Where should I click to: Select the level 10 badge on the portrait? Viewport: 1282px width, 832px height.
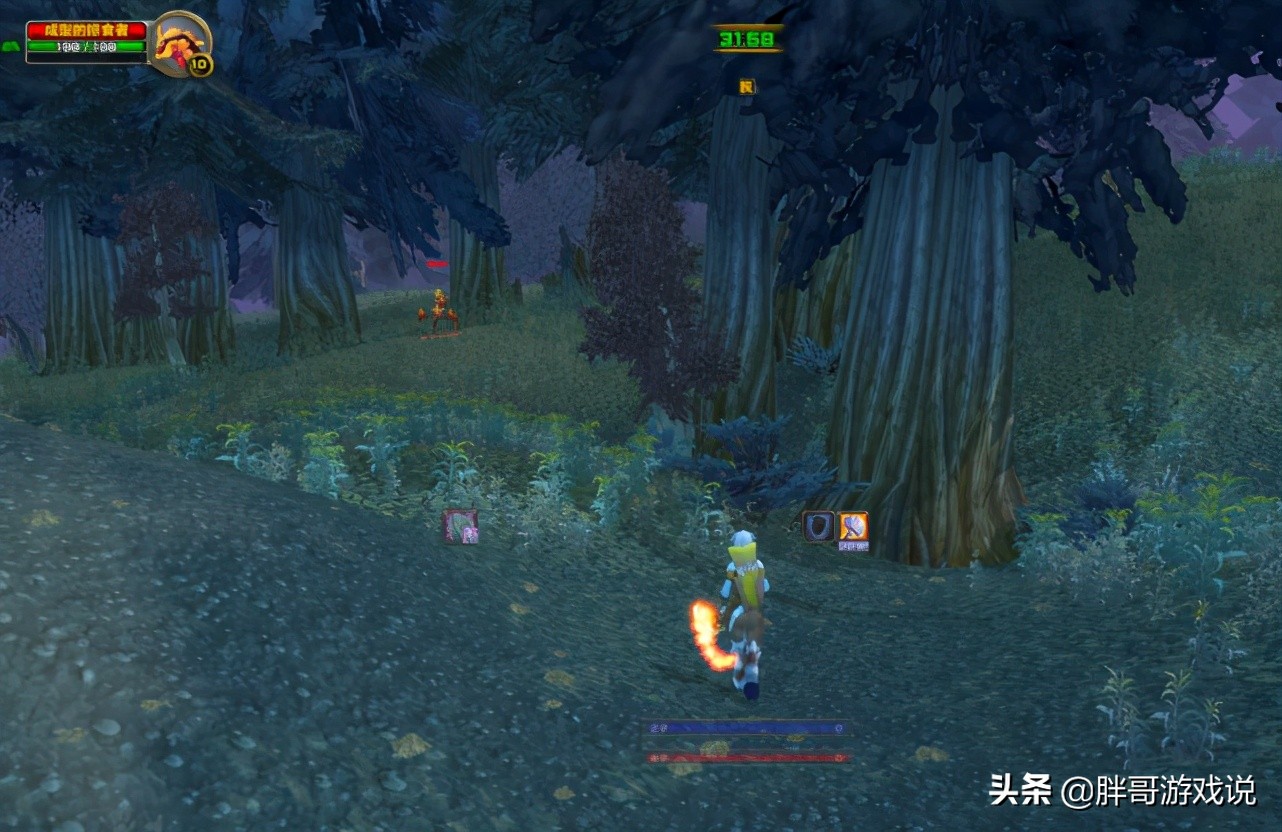click(197, 63)
